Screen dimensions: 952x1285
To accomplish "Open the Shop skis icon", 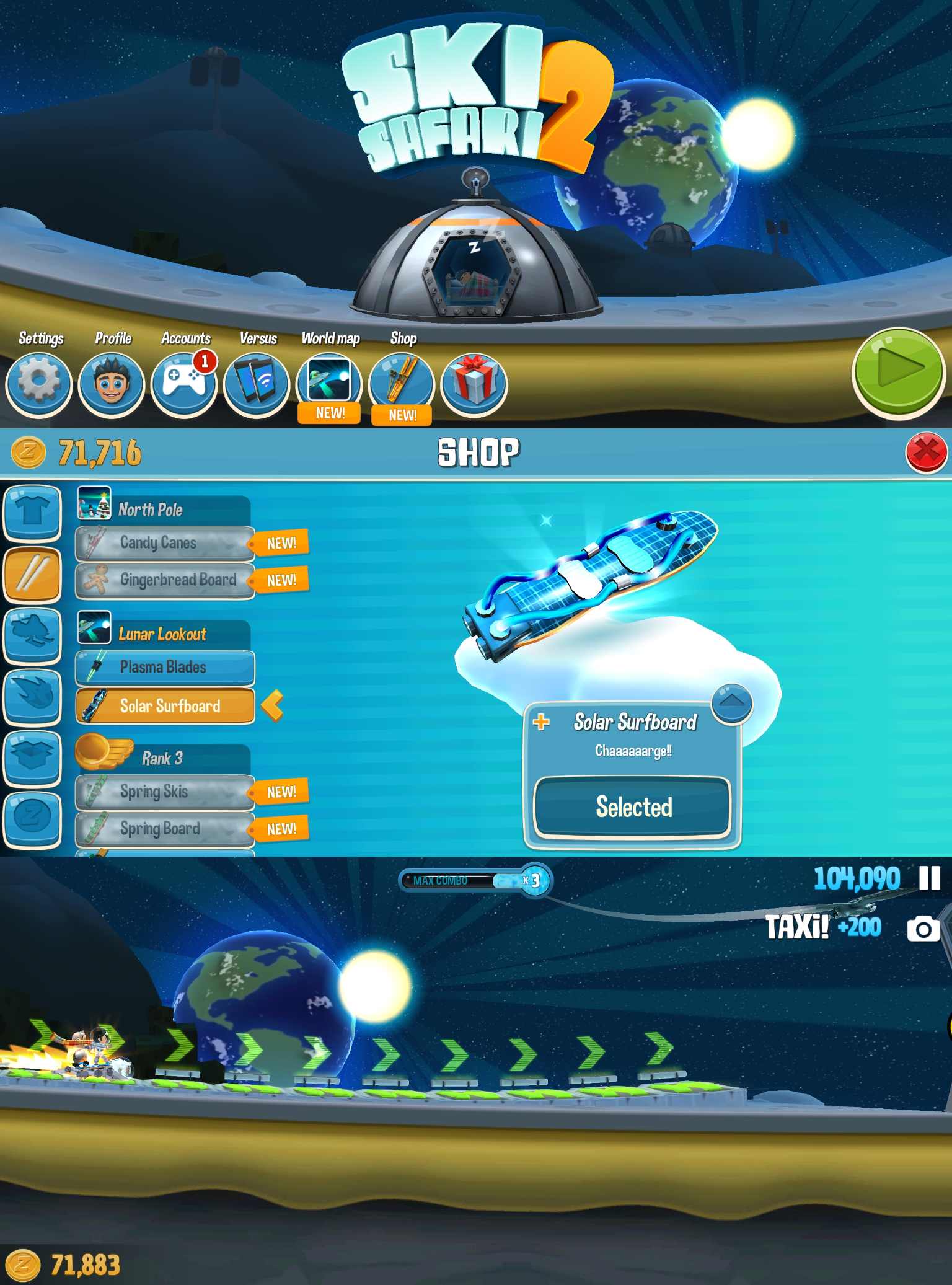I will point(401,383).
